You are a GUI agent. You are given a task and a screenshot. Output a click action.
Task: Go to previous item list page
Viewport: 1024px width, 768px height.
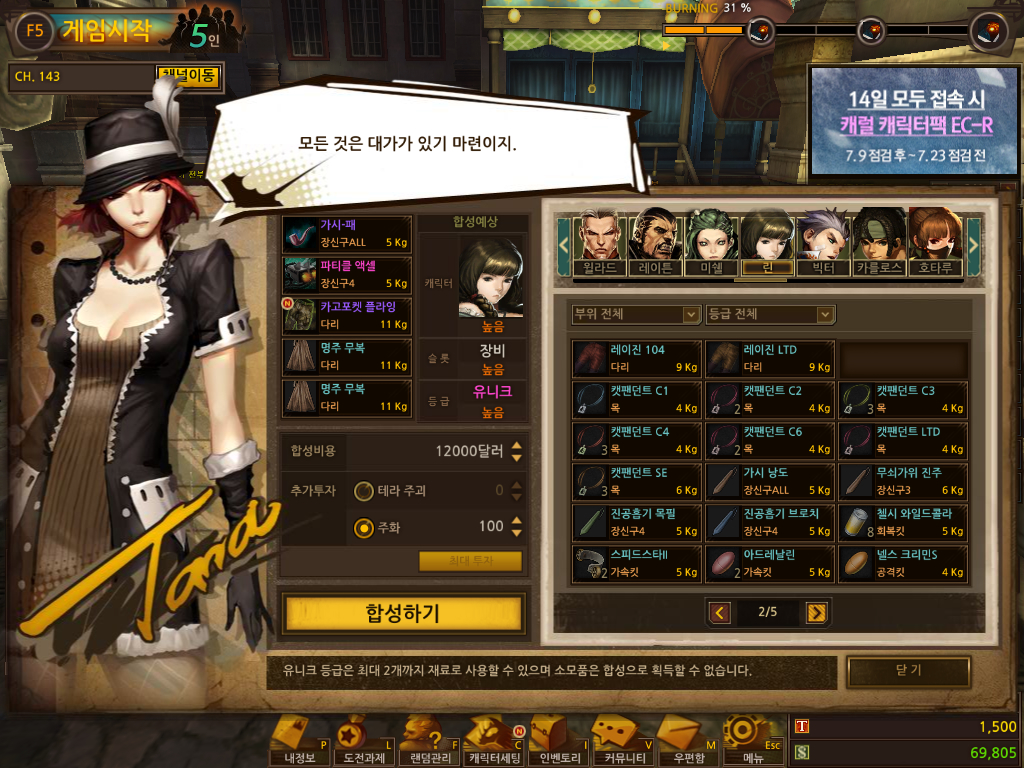[x=719, y=612]
